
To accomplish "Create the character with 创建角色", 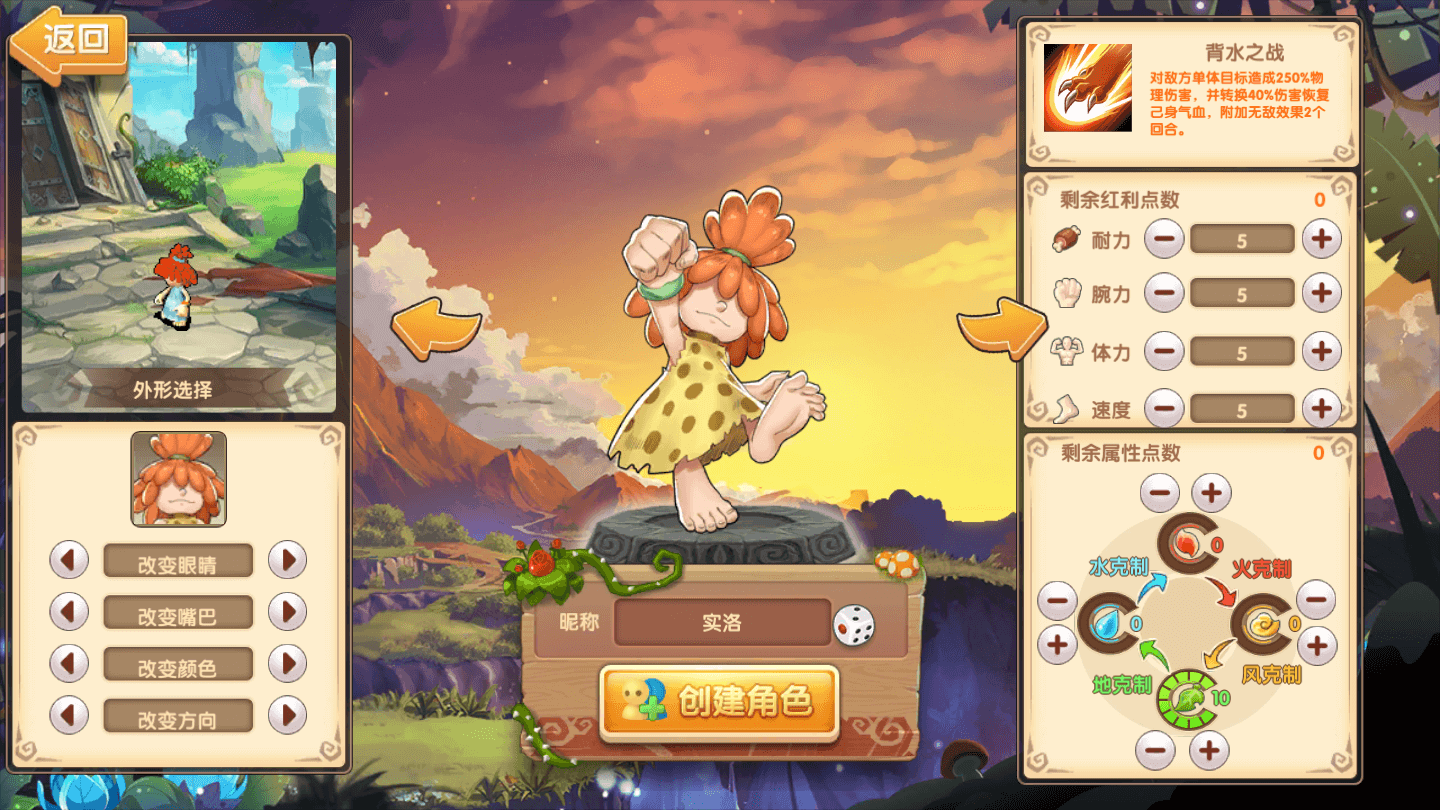I will tap(720, 702).
